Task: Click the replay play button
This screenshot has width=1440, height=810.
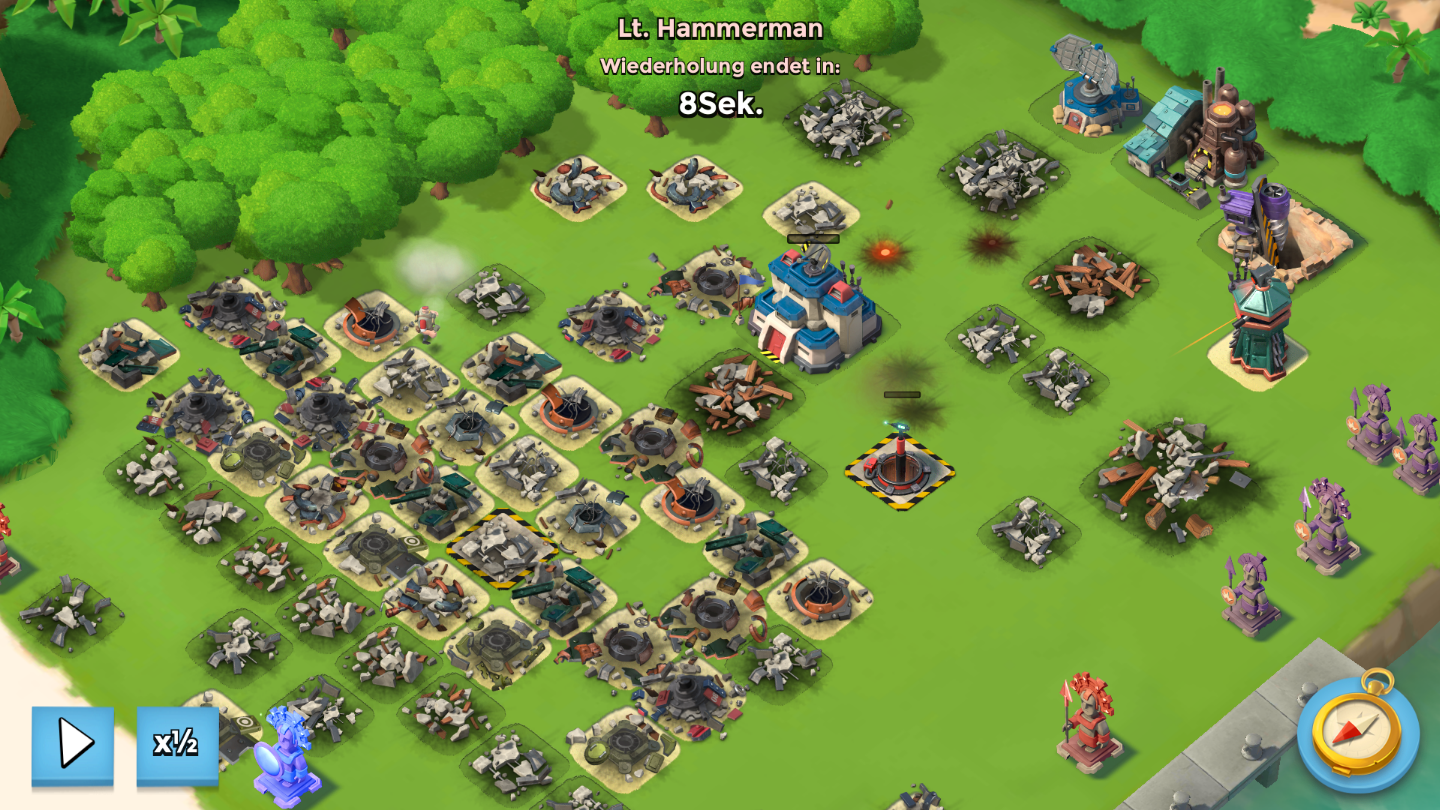Action: click(x=72, y=744)
